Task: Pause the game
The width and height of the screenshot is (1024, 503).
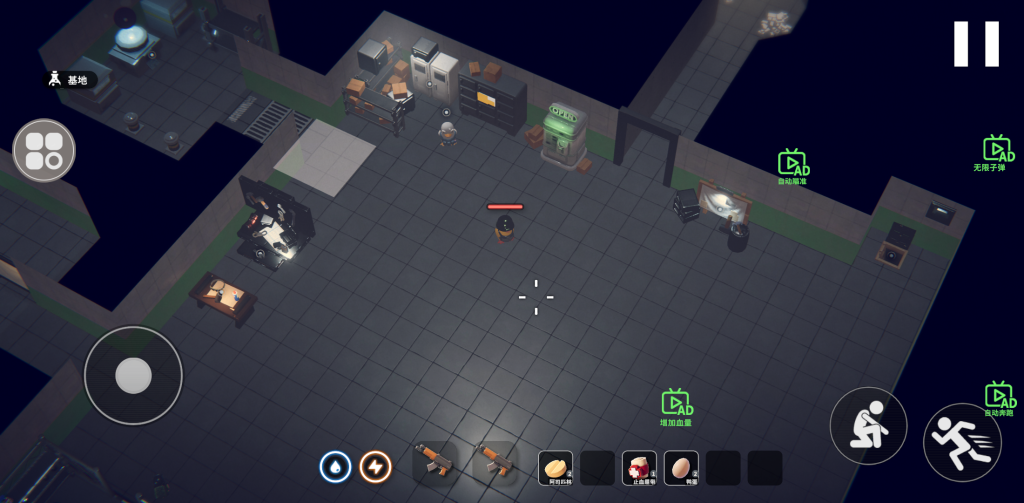Action: pyautogui.click(x=976, y=44)
